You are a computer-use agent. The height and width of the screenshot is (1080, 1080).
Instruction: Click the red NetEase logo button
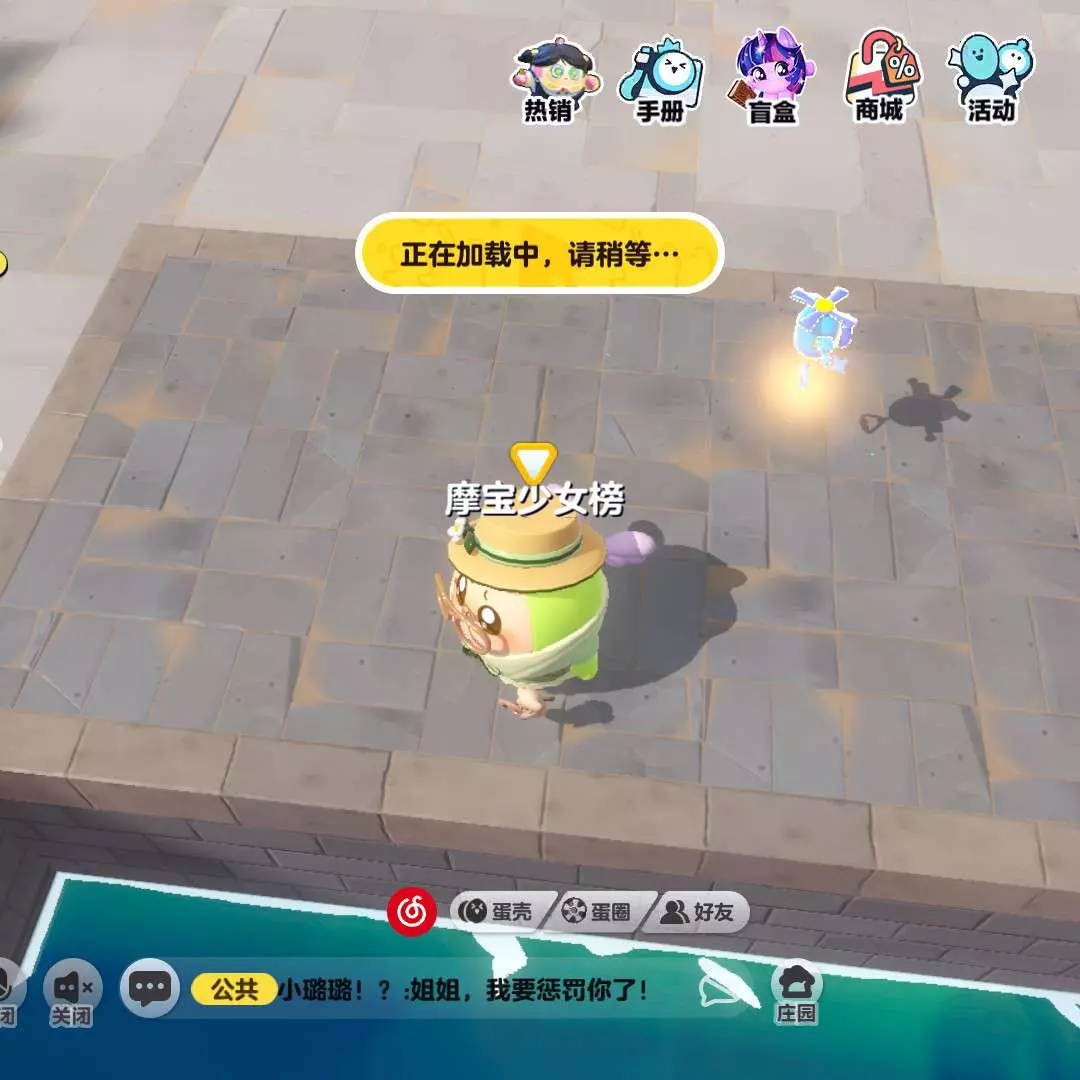coord(412,911)
